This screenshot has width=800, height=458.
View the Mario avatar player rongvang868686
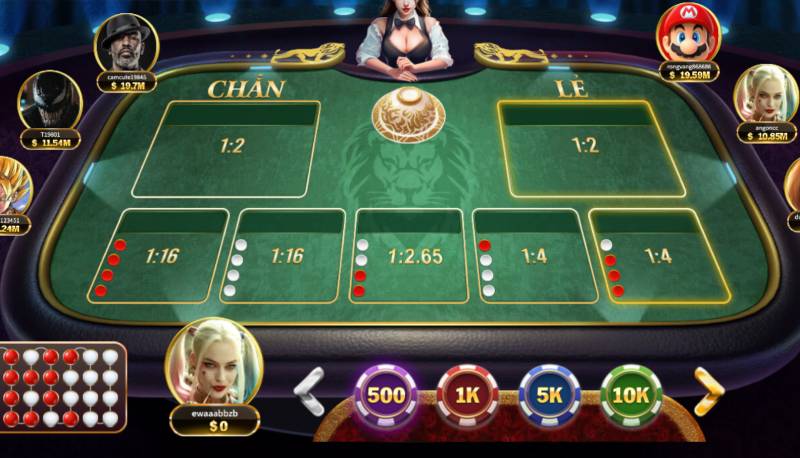pos(687,33)
